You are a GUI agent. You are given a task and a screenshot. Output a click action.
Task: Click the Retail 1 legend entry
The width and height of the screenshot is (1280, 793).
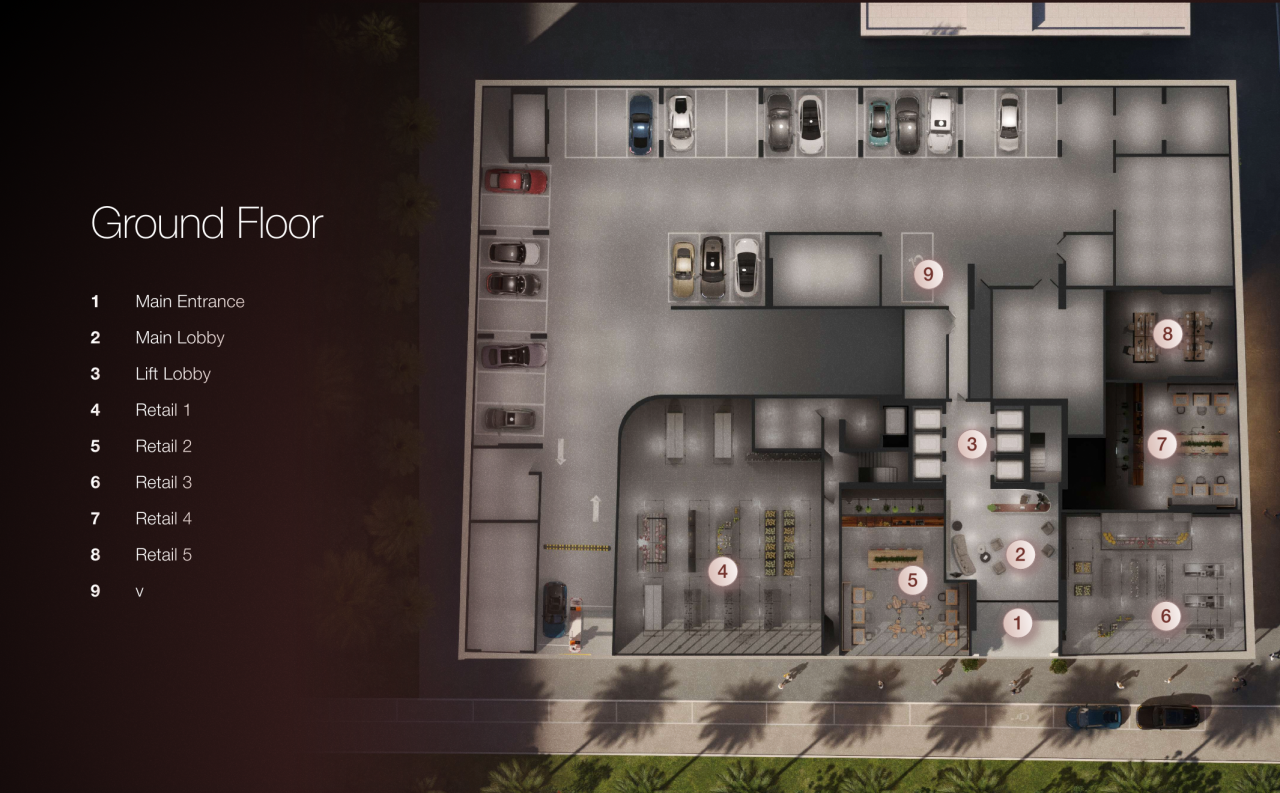click(163, 410)
